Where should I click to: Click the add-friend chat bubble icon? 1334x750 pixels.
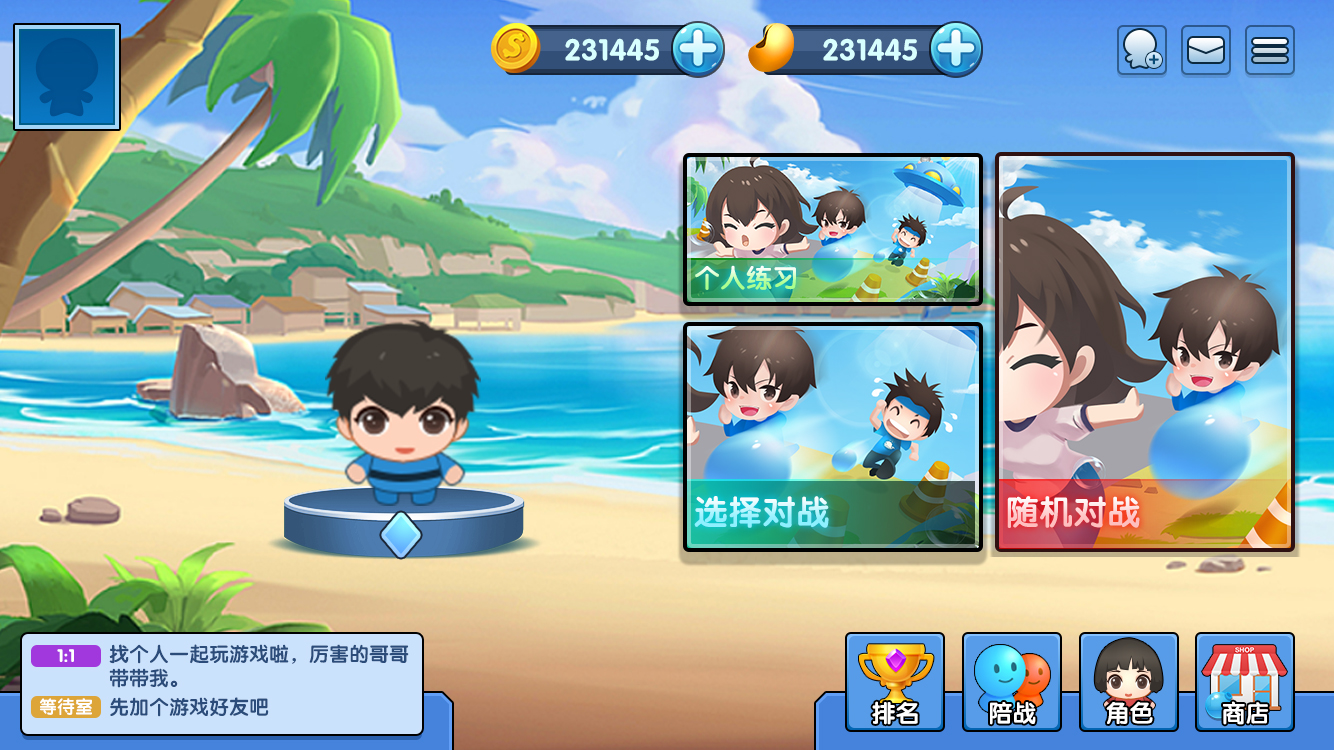pos(1141,49)
